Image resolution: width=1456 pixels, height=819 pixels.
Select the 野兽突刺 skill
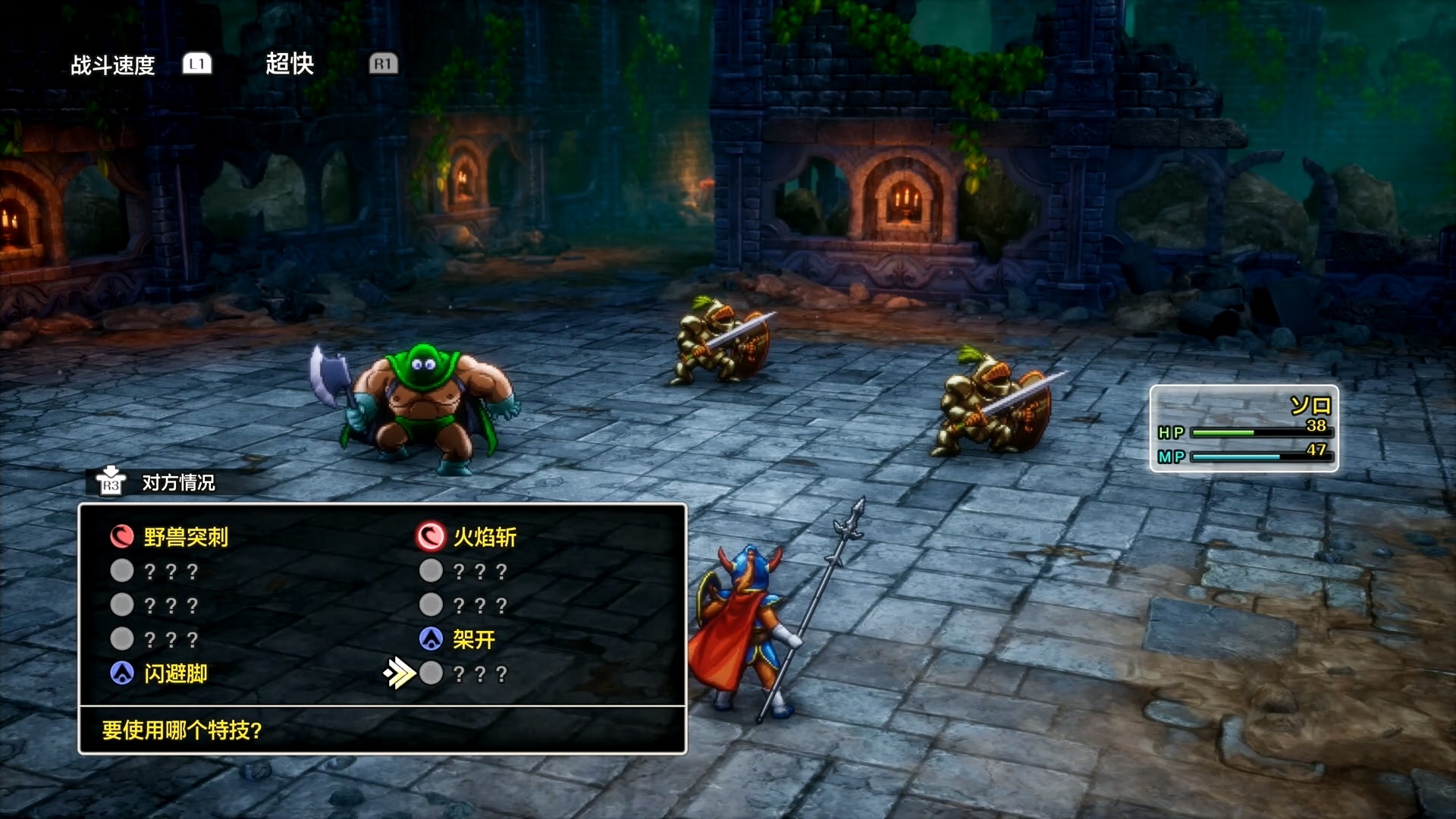[185, 537]
